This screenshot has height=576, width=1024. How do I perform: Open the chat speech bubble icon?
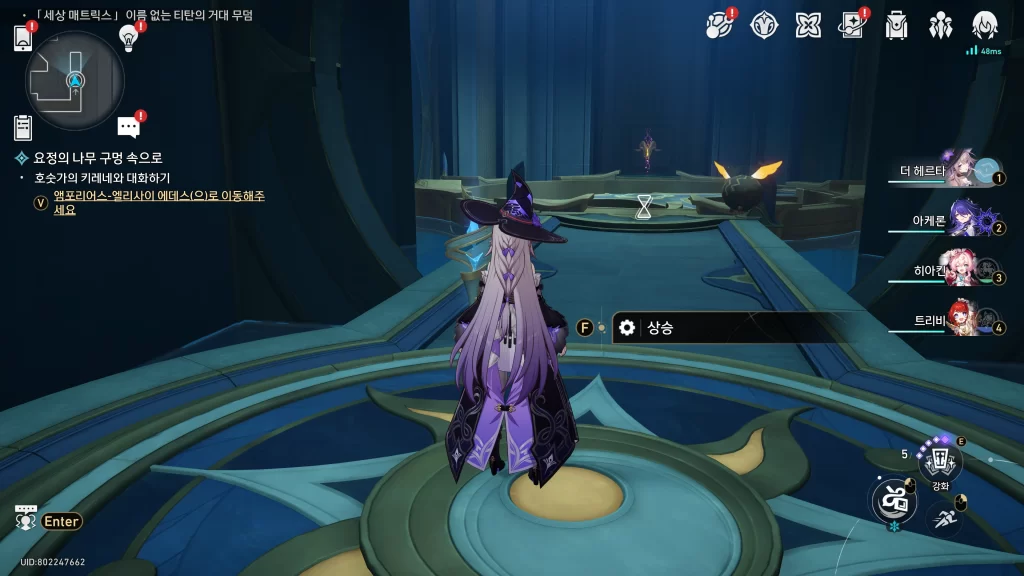pos(128,127)
